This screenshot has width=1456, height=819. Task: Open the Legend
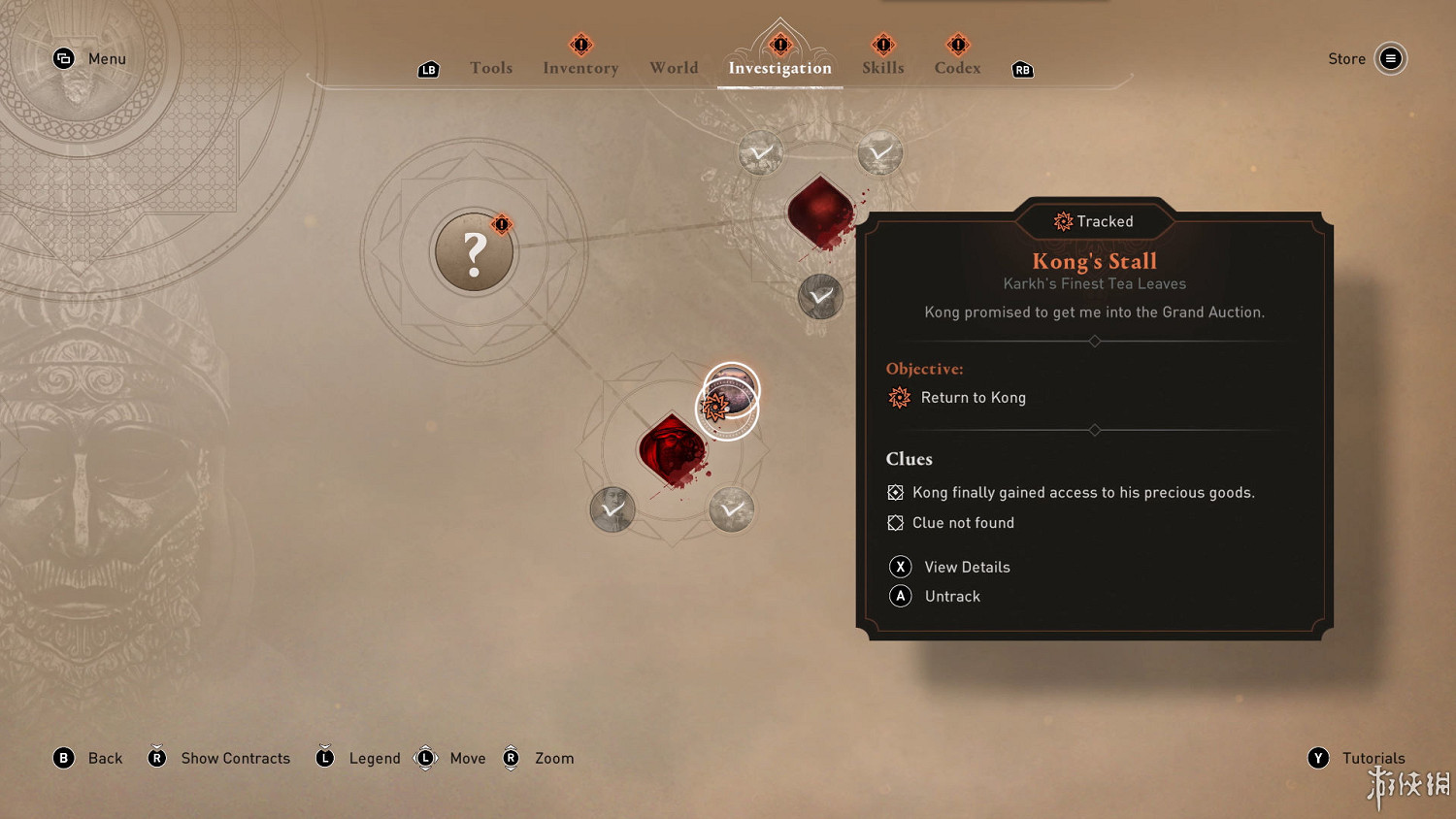click(x=374, y=758)
